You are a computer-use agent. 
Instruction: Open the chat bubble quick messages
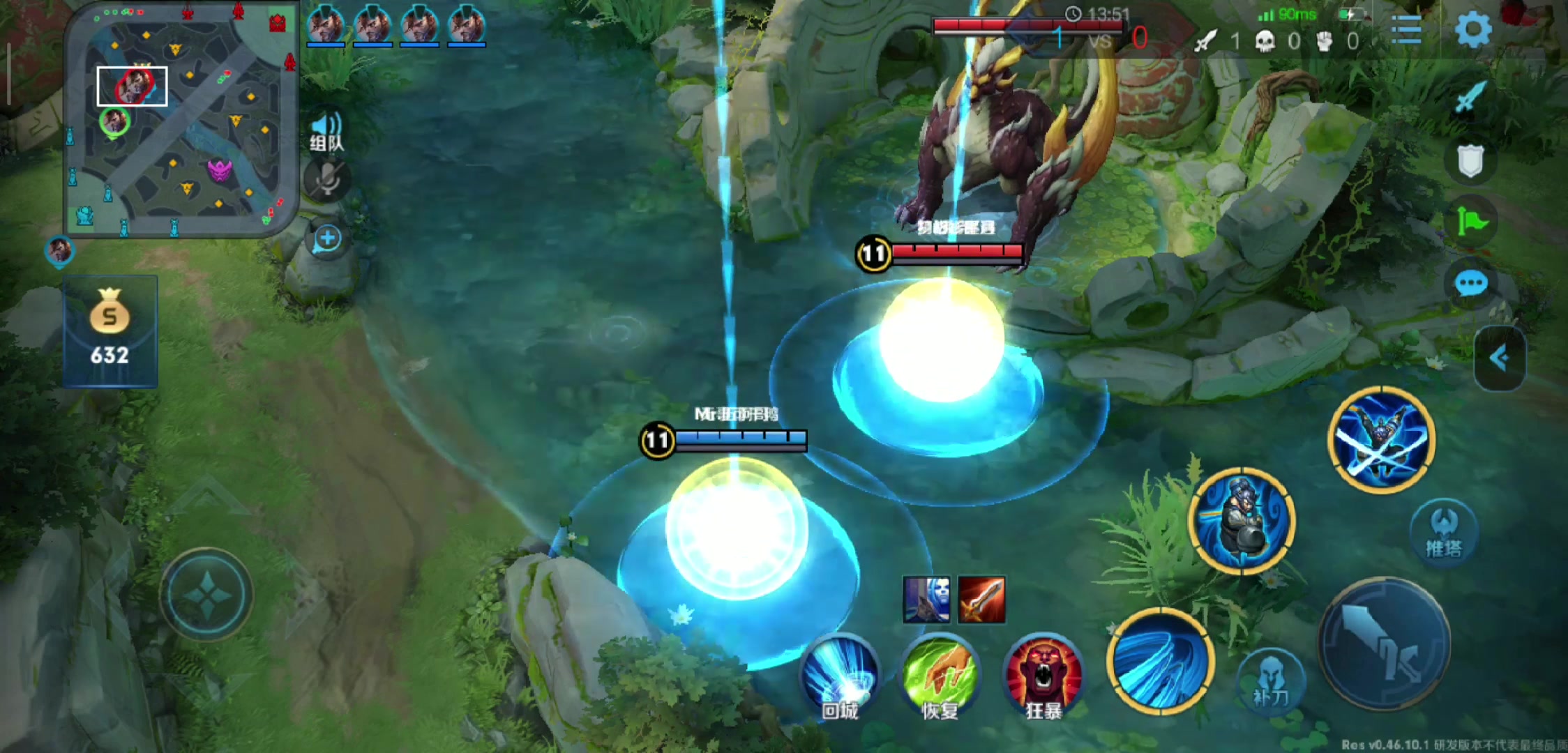click(1471, 284)
